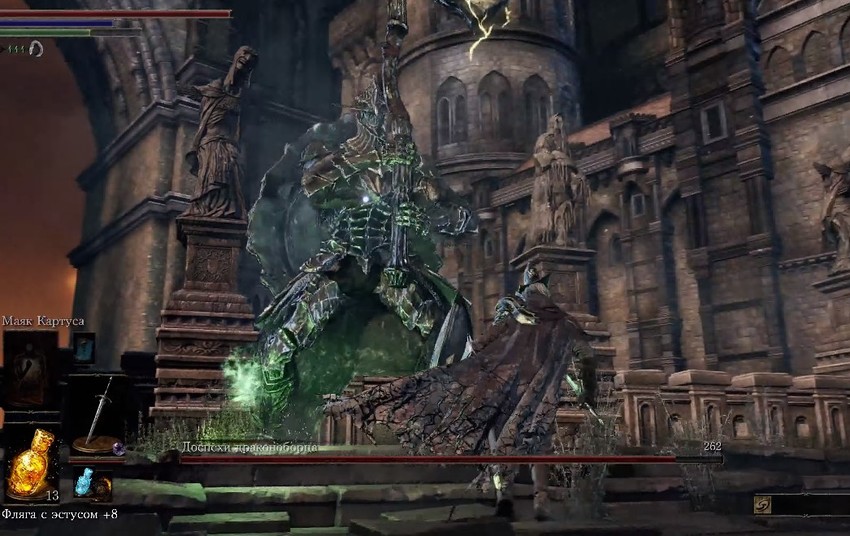Image resolution: width=850 pixels, height=536 pixels.
Task: Select the left-hand shield equipment slot
Action: coord(28,372)
